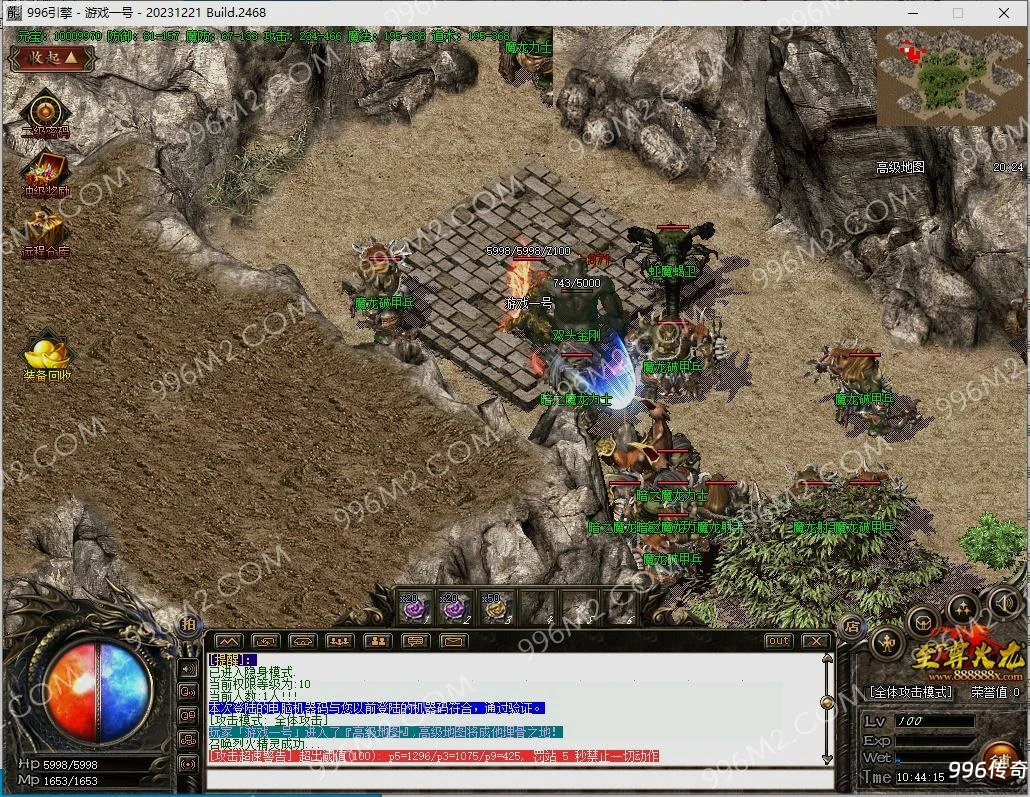Use the gold item in hotbar slot 3

[x=496, y=606]
